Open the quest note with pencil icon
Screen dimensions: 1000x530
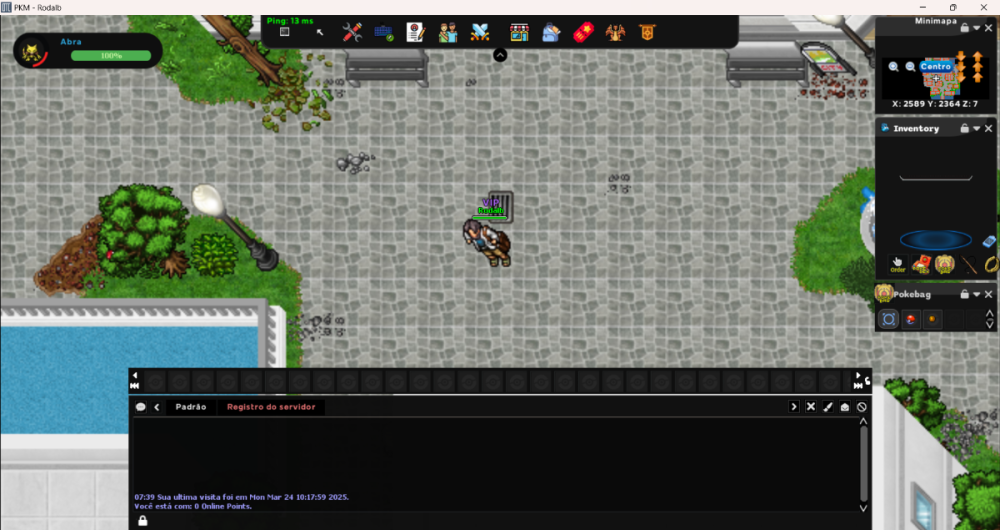click(x=416, y=32)
